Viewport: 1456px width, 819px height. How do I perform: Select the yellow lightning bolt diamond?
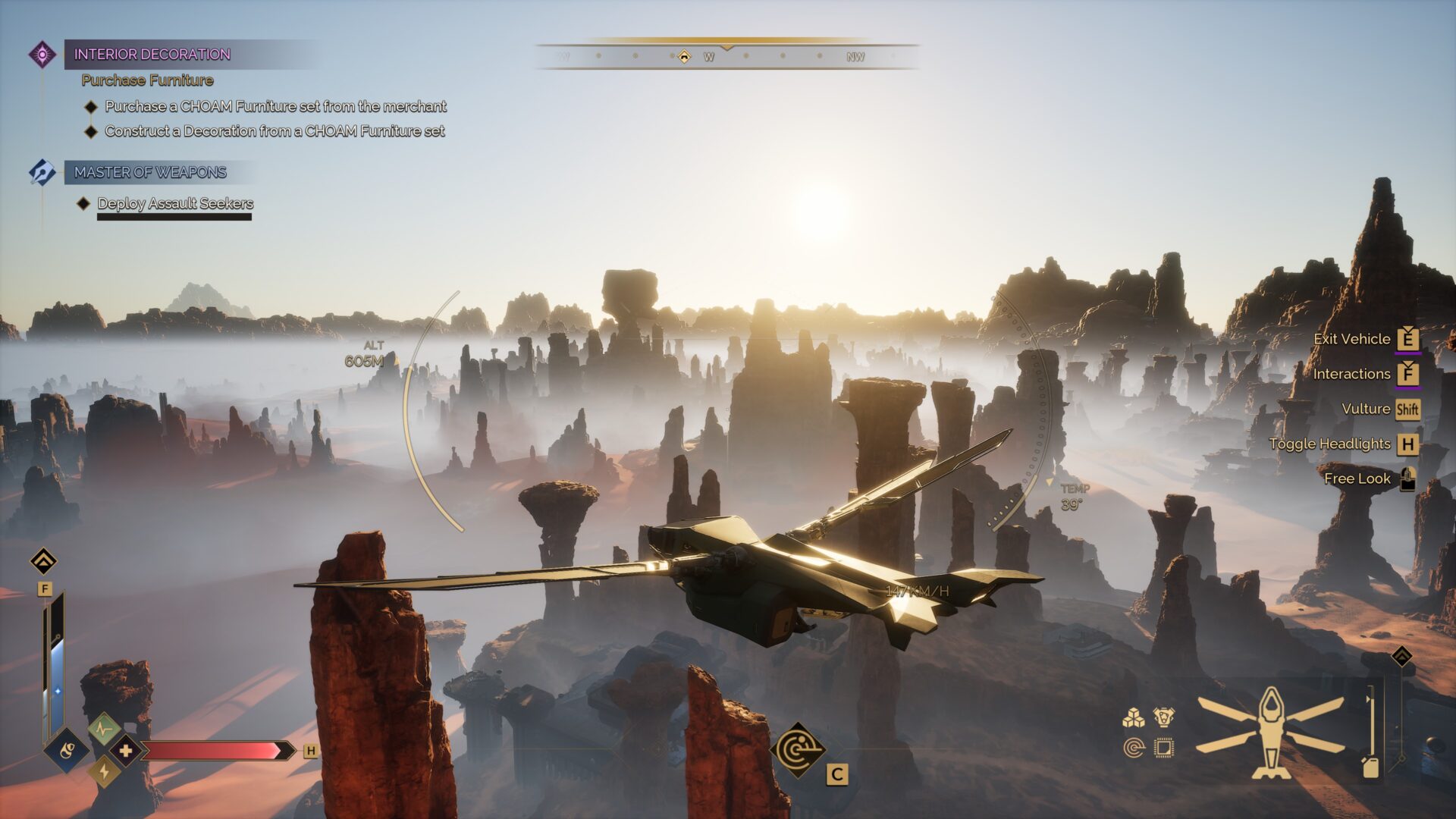pos(104,772)
